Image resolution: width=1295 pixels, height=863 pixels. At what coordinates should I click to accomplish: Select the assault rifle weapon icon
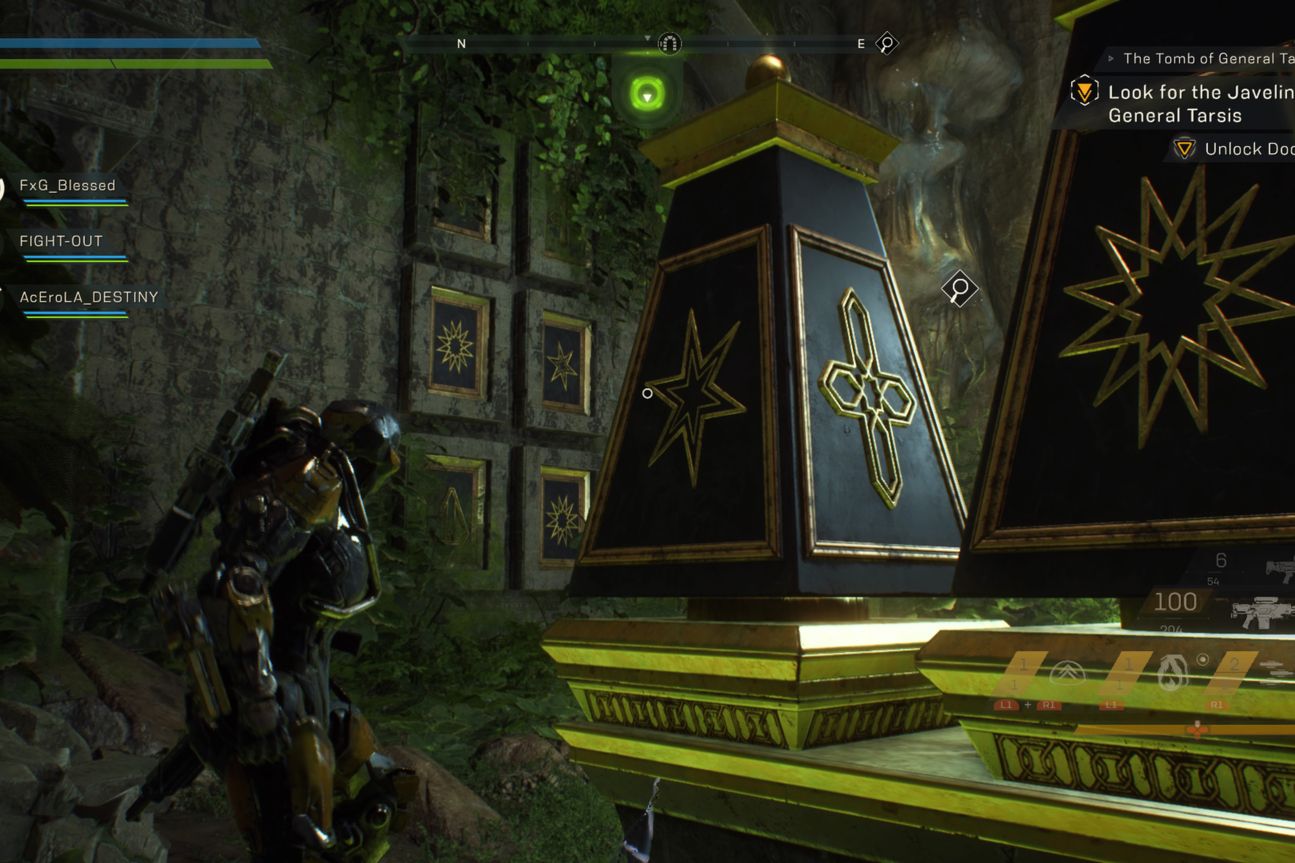[x=1265, y=611]
